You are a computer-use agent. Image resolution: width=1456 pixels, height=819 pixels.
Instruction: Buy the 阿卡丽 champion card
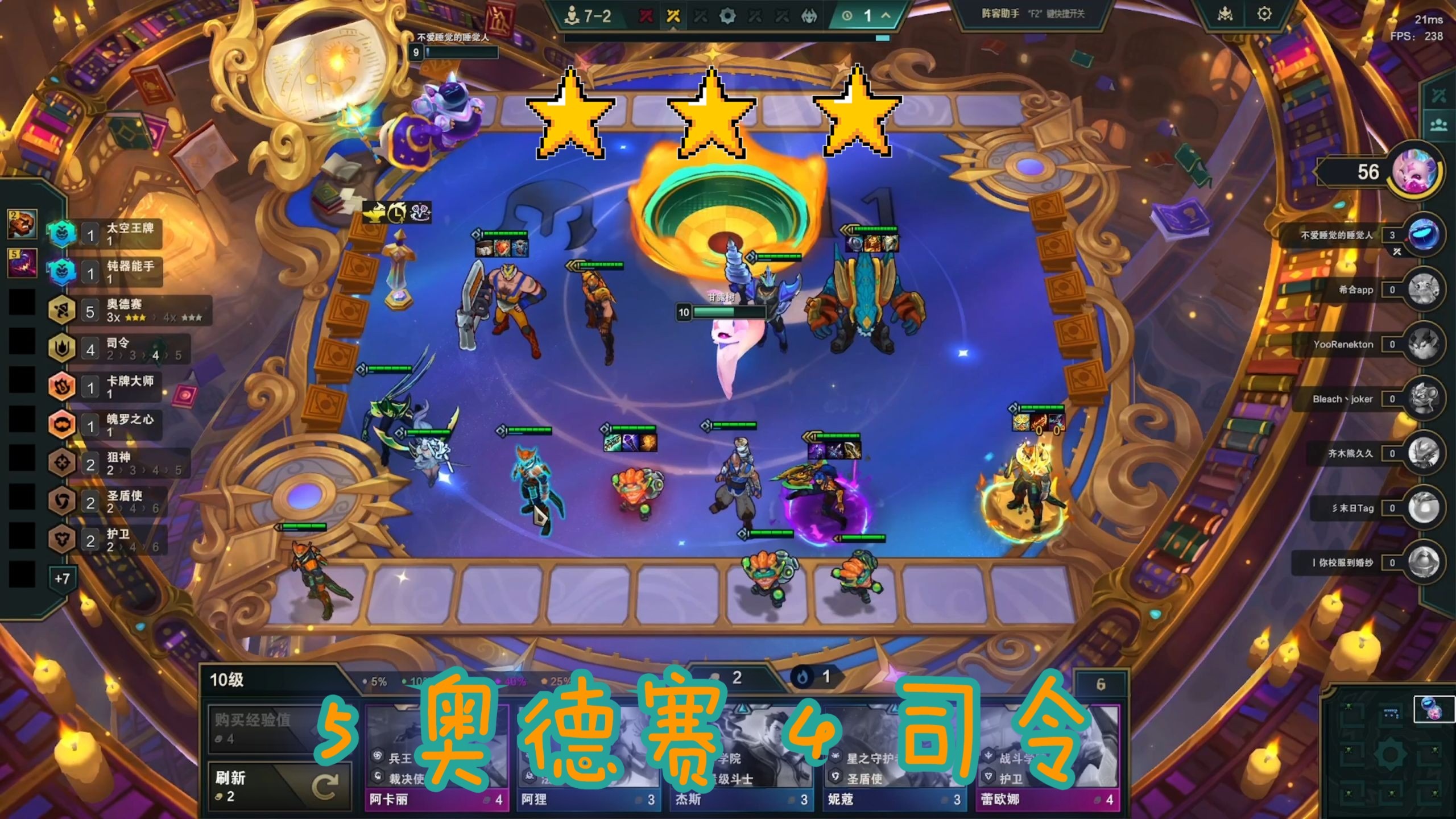[x=436, y=756]
